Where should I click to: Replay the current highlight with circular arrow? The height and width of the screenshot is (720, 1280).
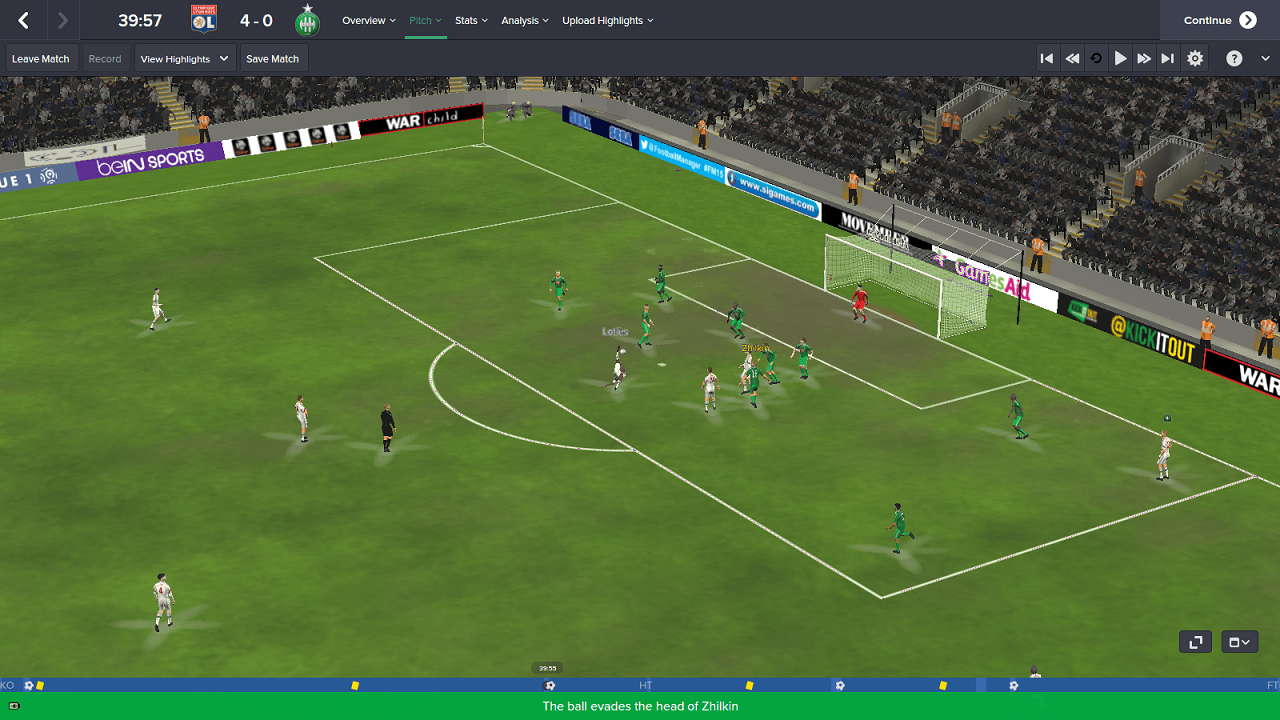(1096, 59)
